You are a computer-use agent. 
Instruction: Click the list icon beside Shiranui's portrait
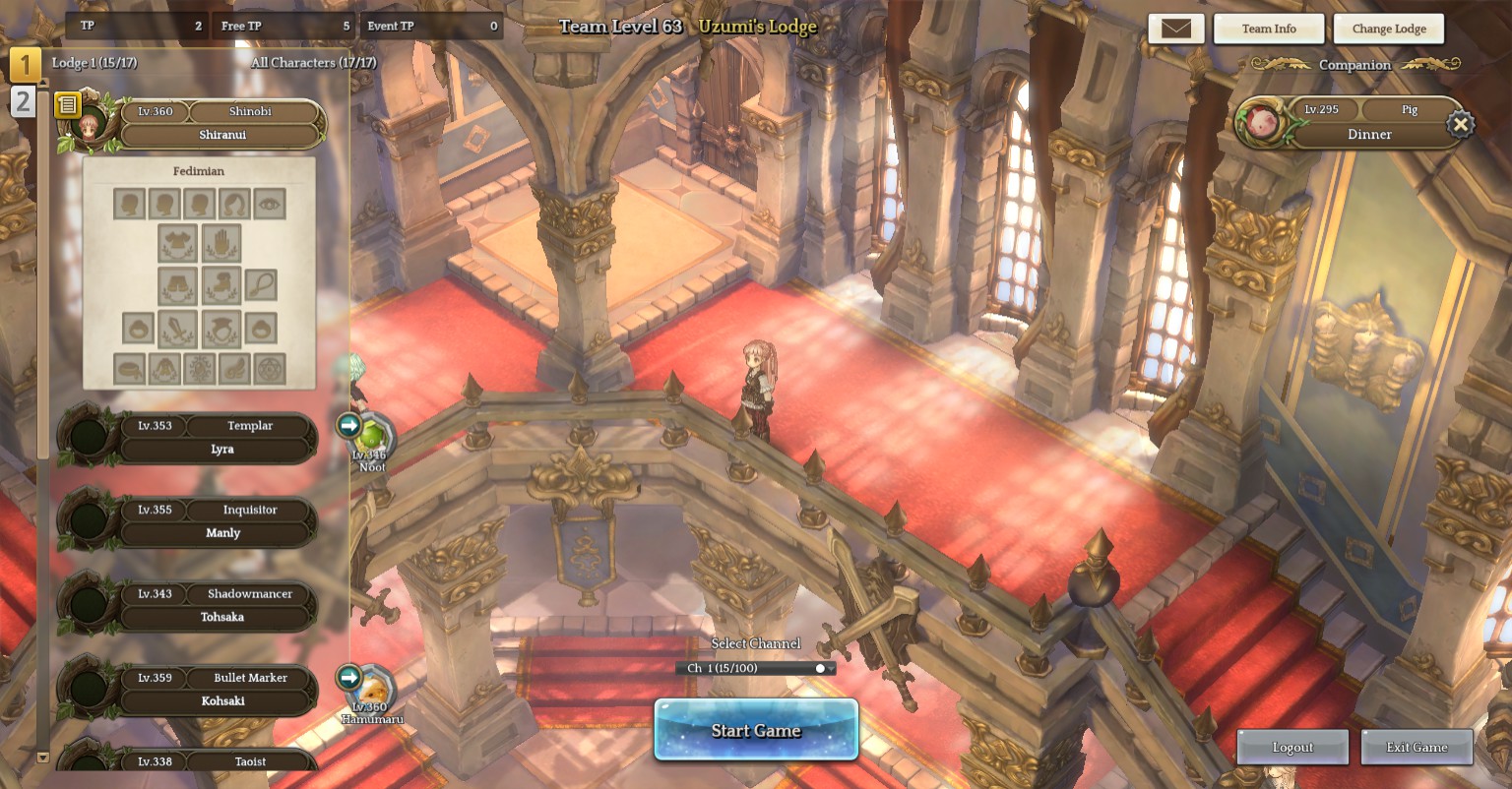tap(67, 104)
